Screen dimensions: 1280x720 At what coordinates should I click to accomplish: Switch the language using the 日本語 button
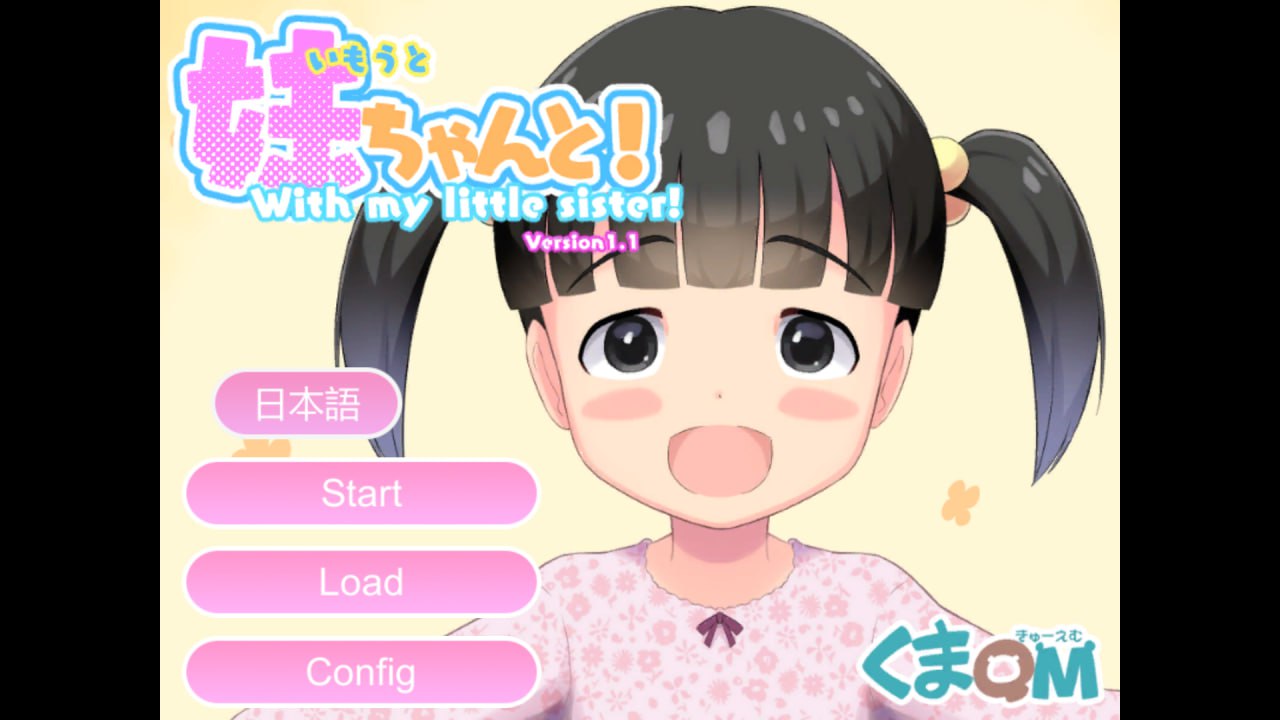coord(306,403)
